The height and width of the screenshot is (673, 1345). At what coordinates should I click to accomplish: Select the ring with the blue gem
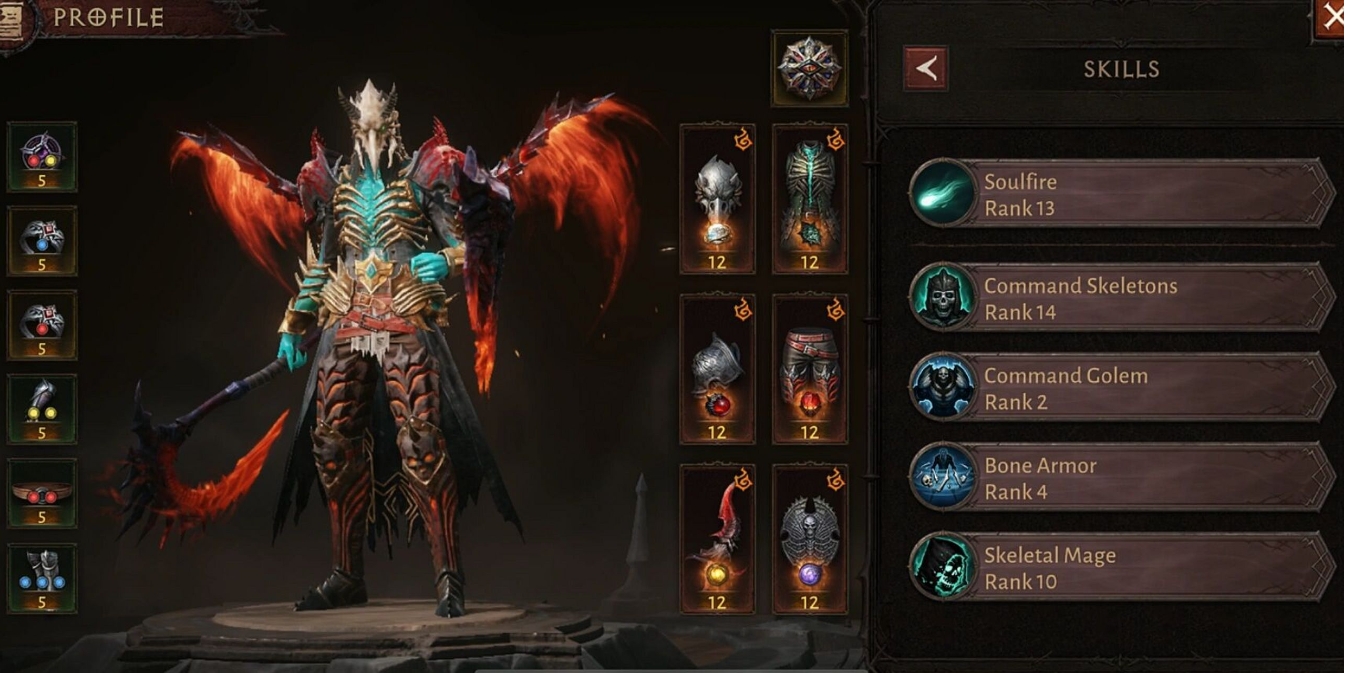pos(42,241)
